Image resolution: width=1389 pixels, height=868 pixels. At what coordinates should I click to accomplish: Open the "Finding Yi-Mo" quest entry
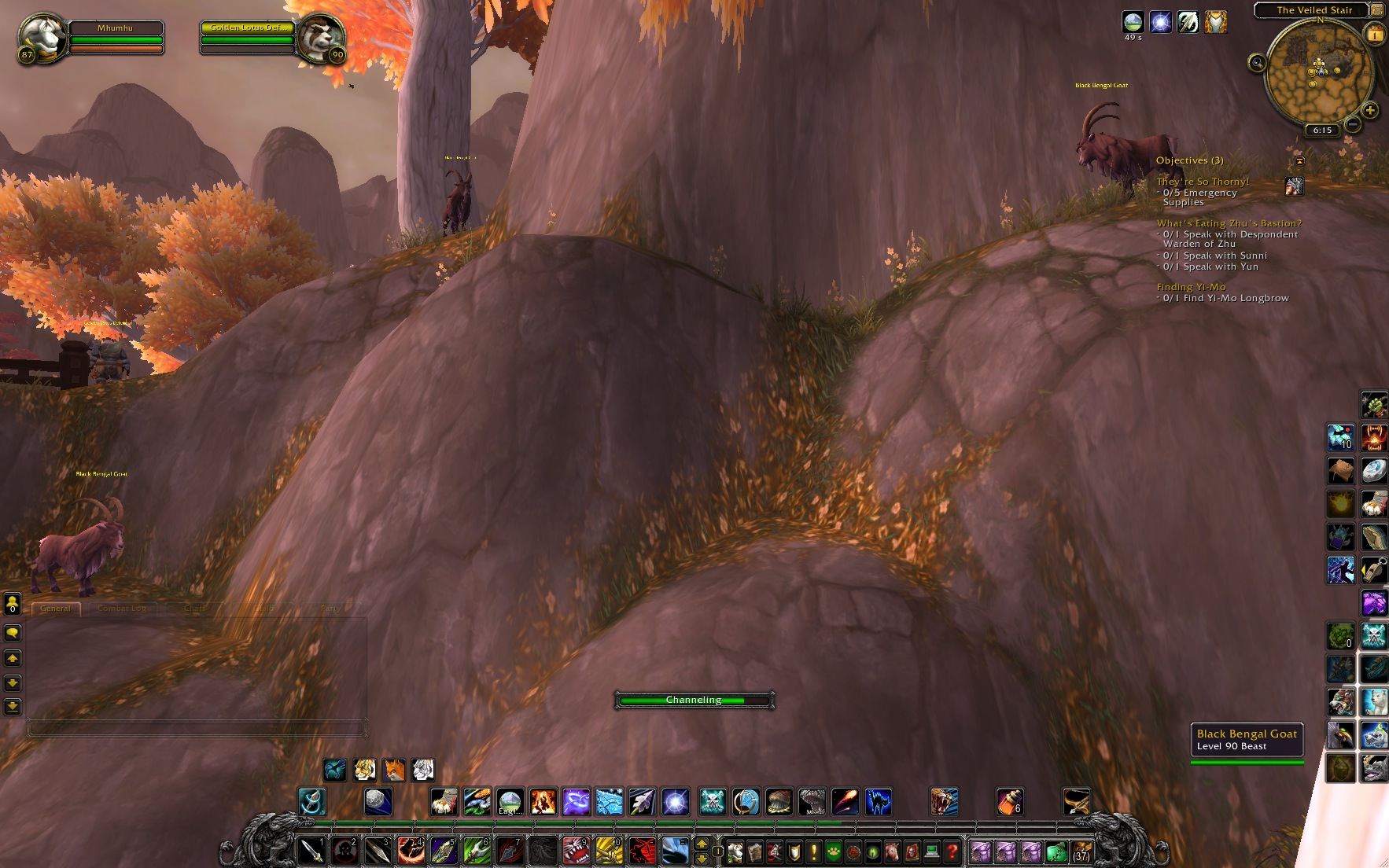(1191, 287)
